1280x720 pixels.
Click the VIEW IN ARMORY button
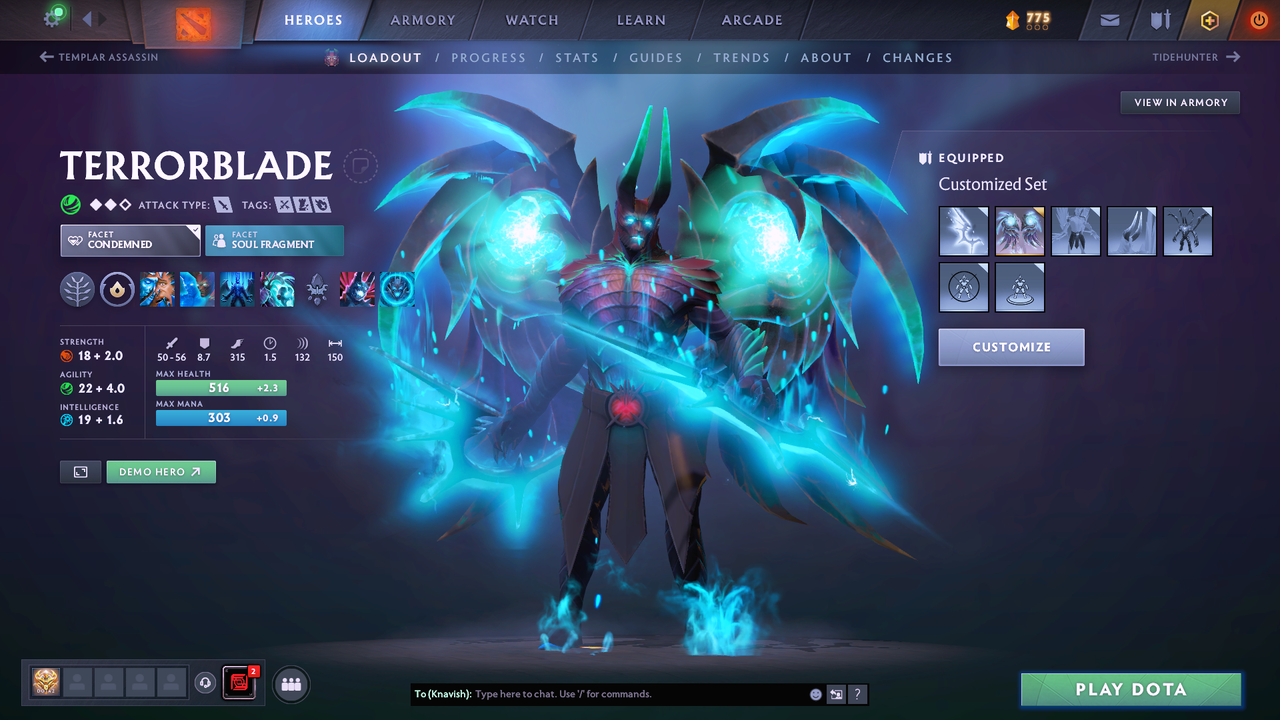(x=1179, y=102)
